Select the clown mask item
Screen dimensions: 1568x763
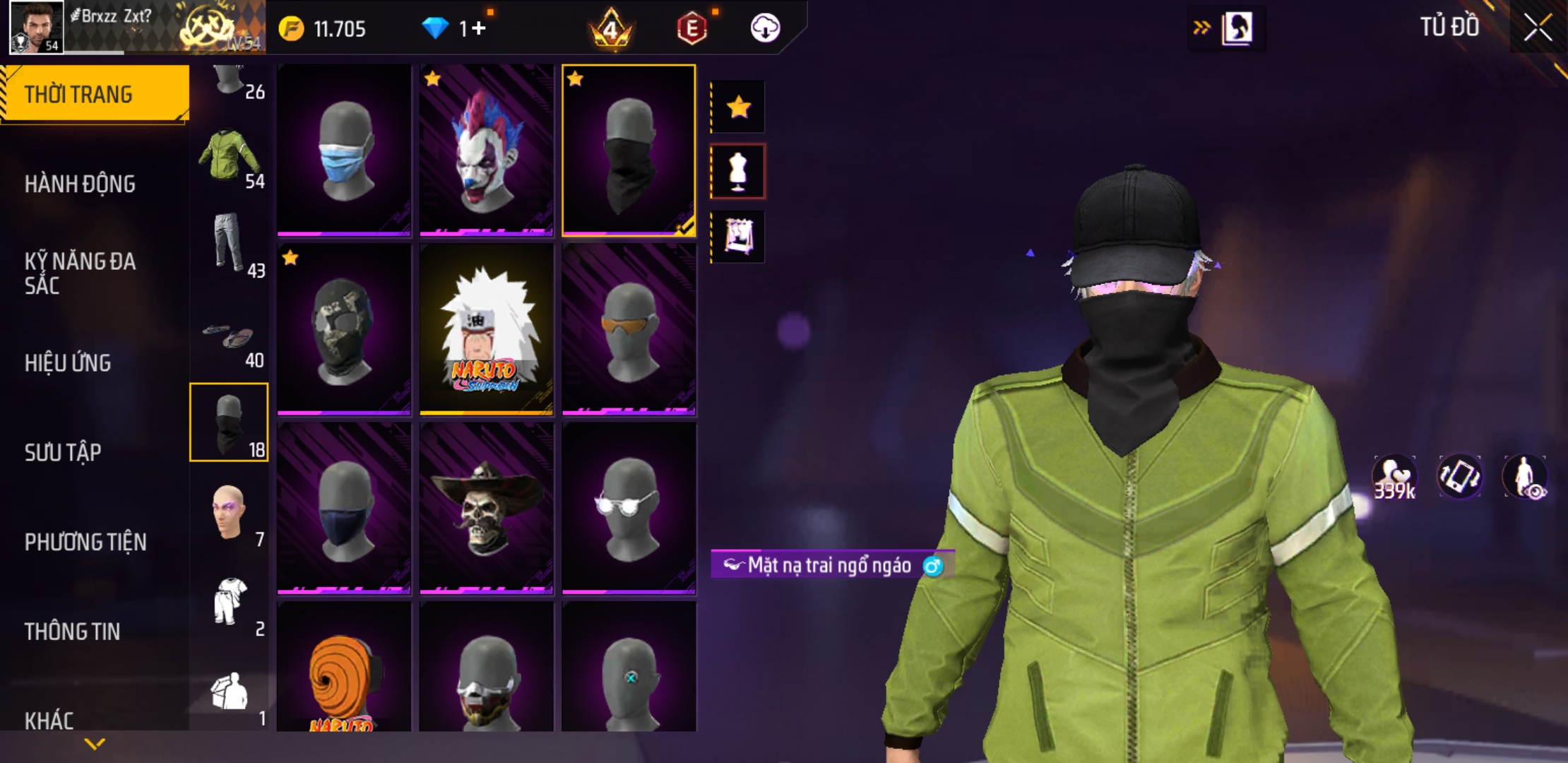pos(487,149)
